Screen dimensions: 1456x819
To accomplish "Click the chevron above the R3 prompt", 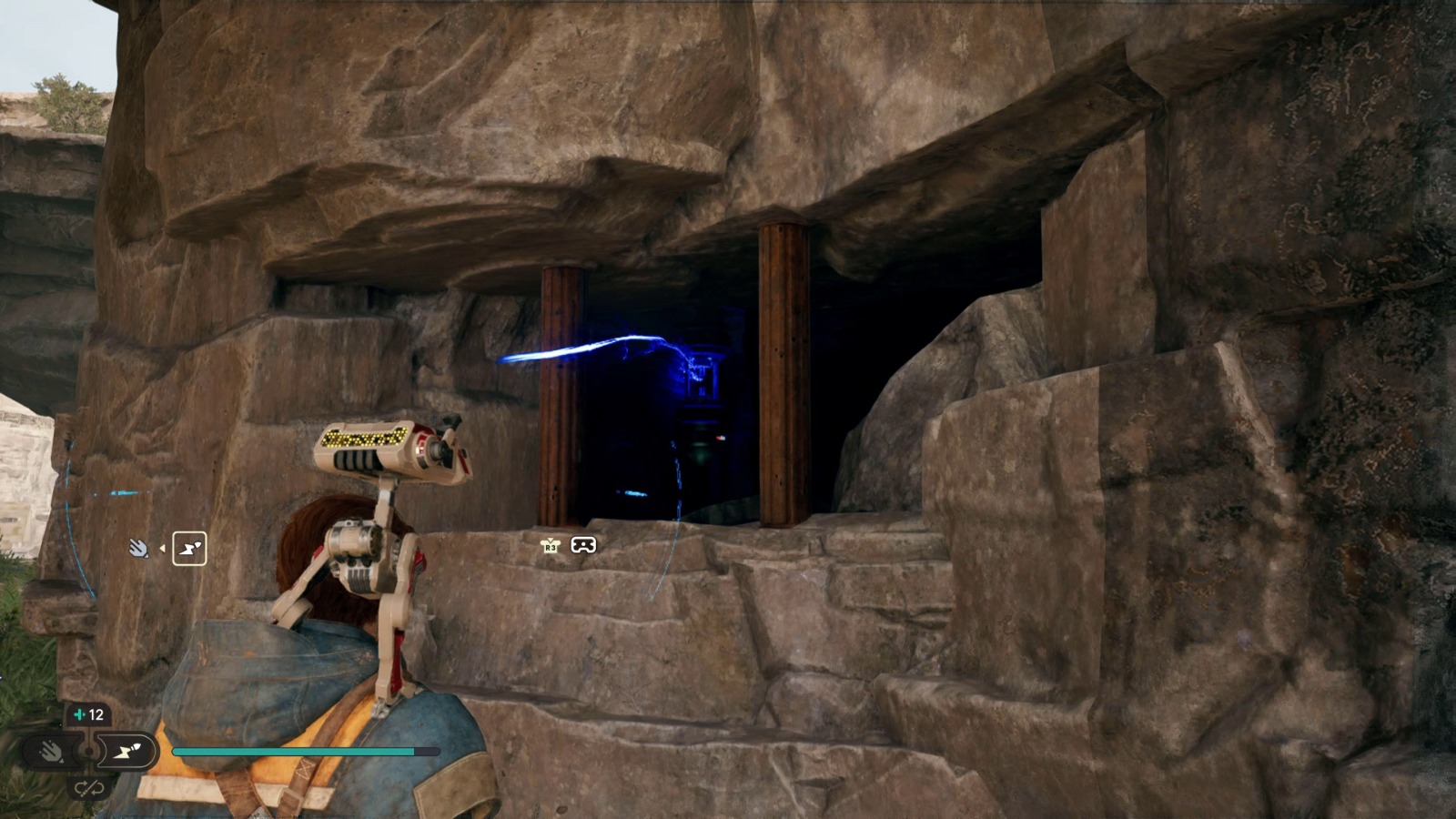I will click(551, 539).
